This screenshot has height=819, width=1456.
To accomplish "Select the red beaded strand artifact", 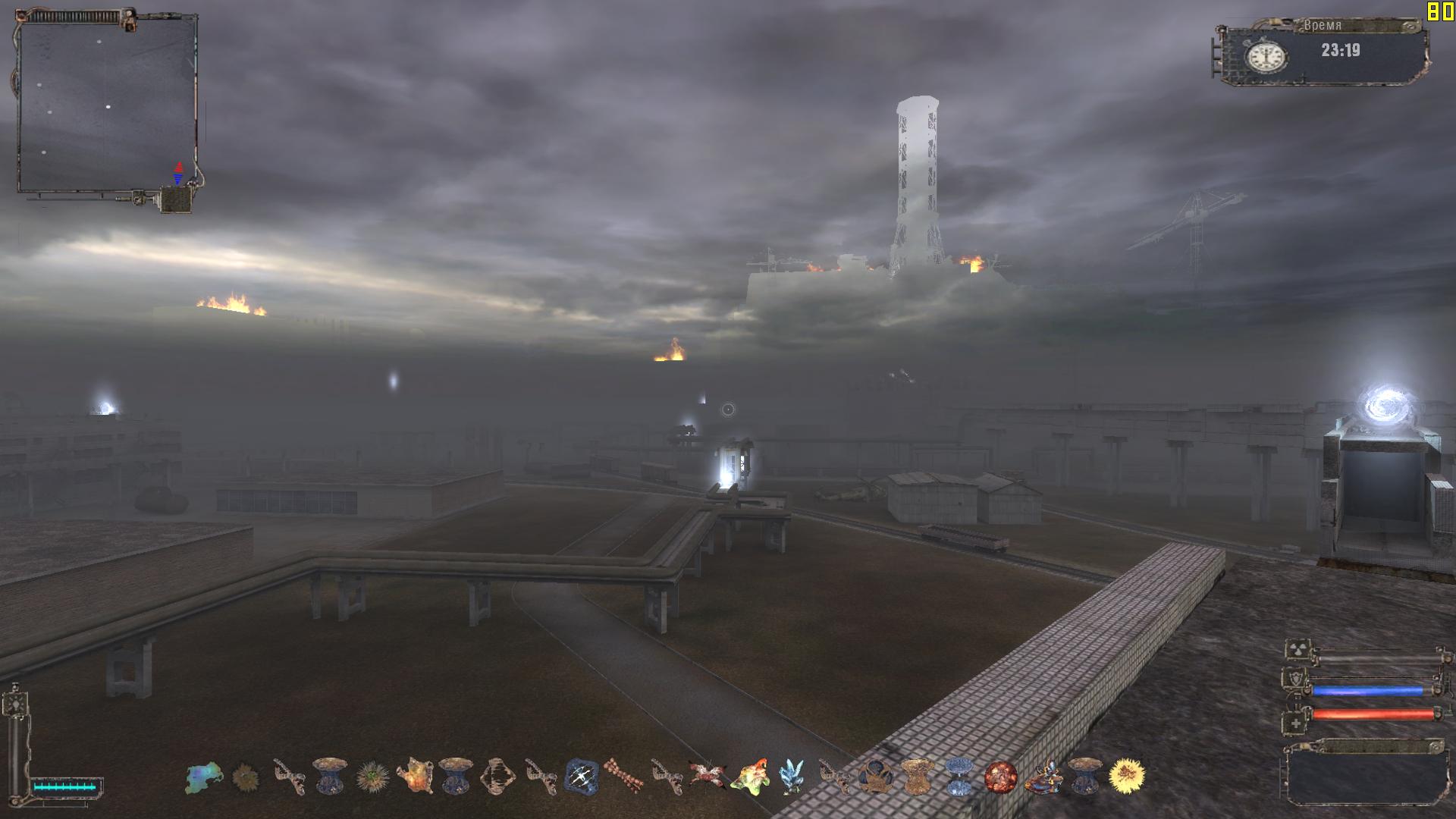I will (x=624, y=777).
